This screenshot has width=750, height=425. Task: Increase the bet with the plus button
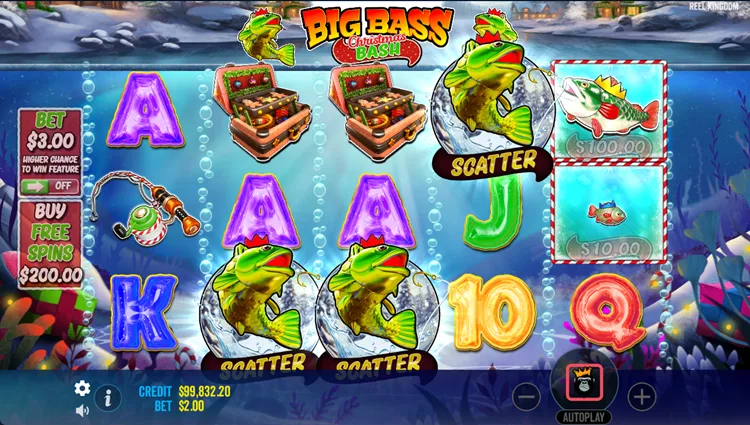(642, 397)
